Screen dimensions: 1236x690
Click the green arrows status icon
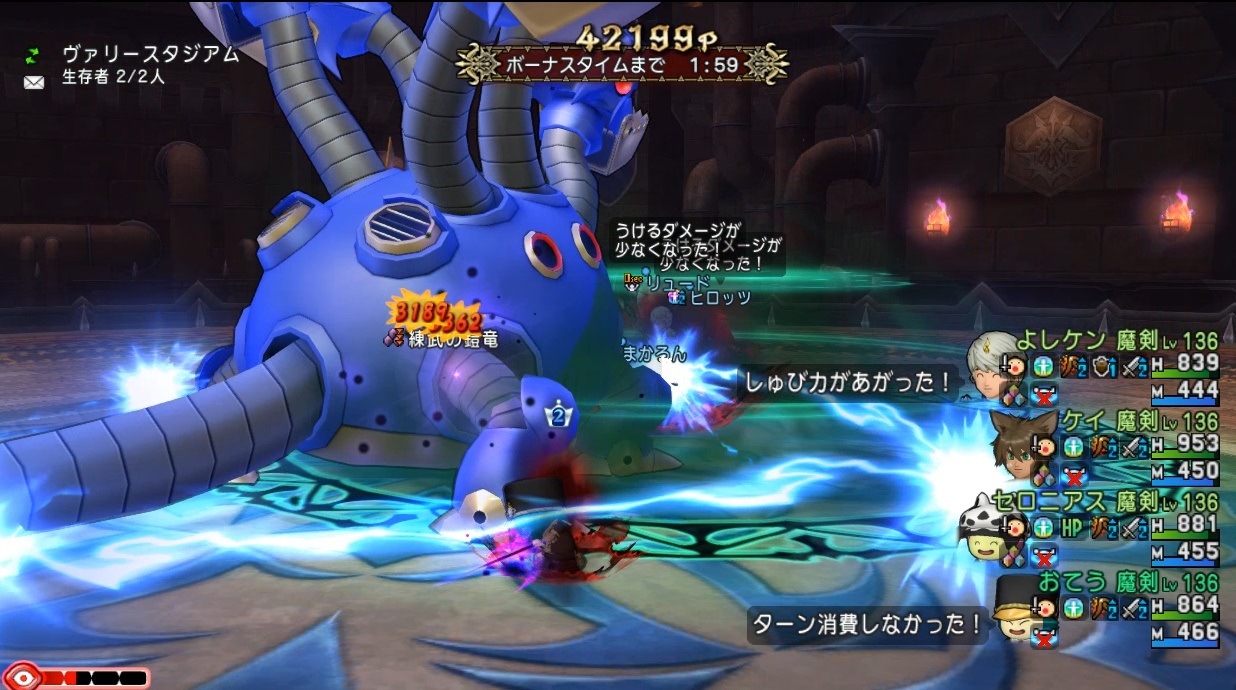coord(34,54)
